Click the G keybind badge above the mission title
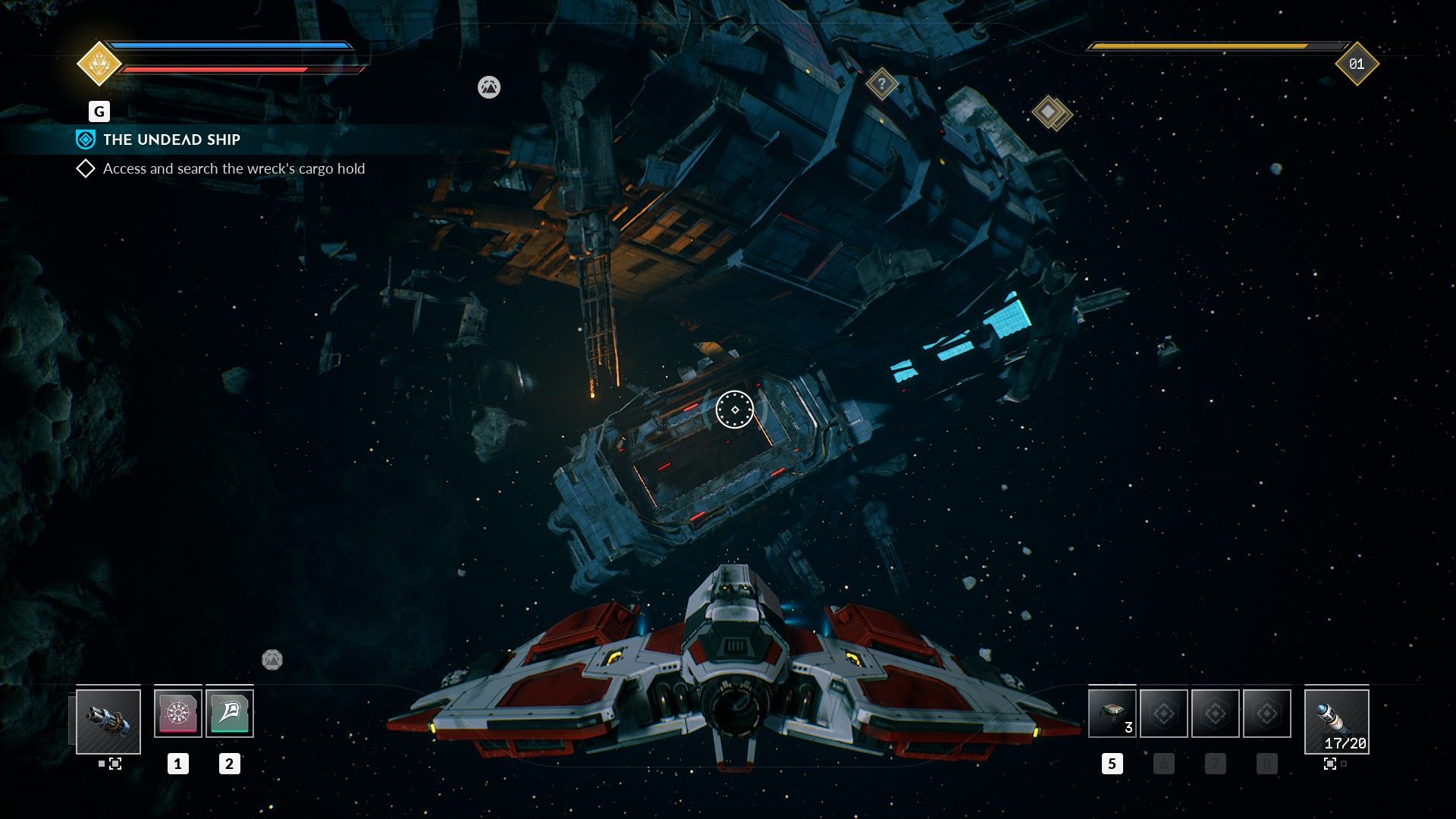Image resolution: width=1456 pixels, height=819 pixels. [98, 111]
